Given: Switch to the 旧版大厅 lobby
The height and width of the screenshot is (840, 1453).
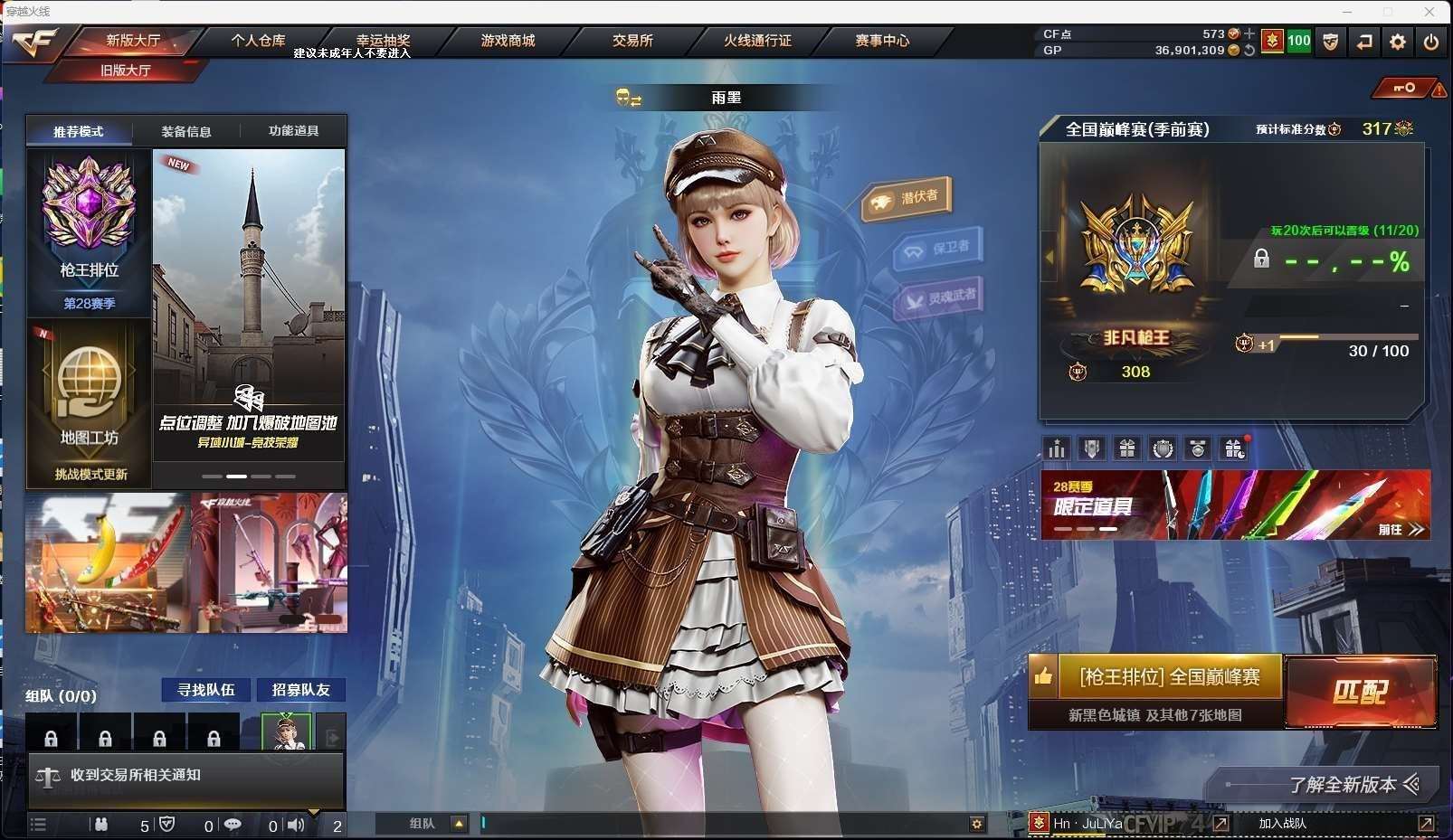Looking at the screenshot, I should tap(126, 71).
